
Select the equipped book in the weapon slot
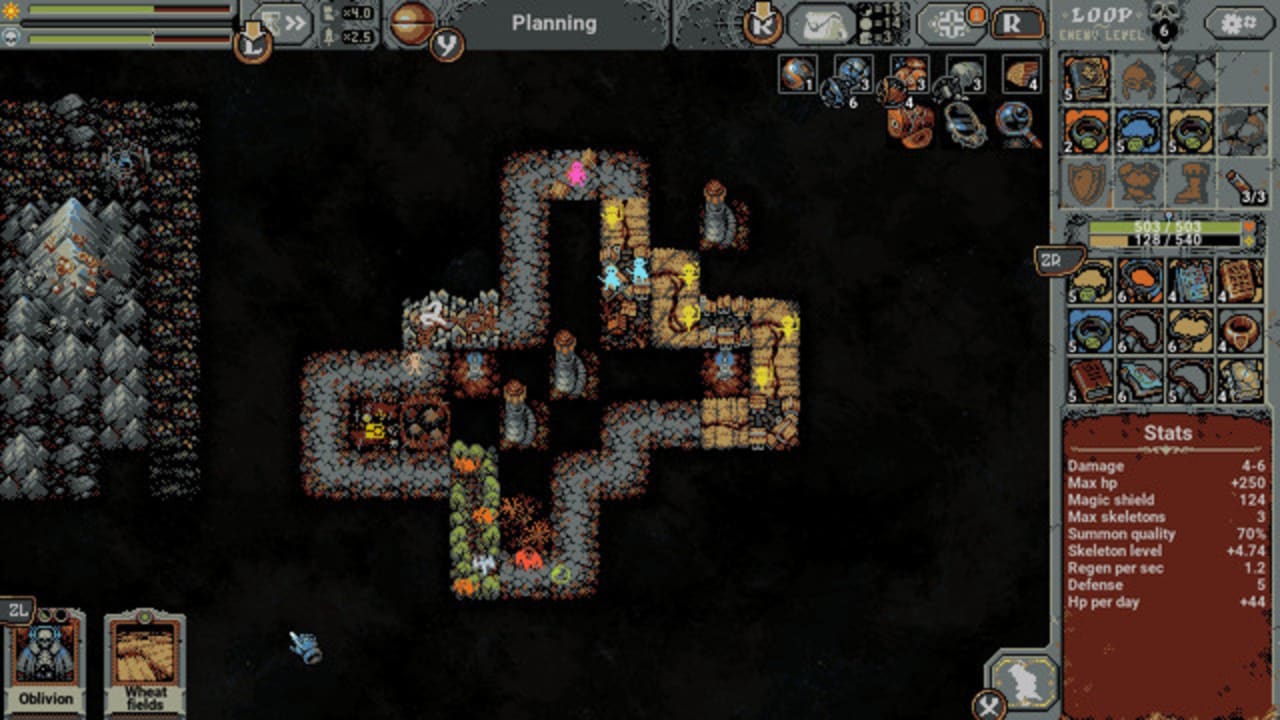(1086, 78)
